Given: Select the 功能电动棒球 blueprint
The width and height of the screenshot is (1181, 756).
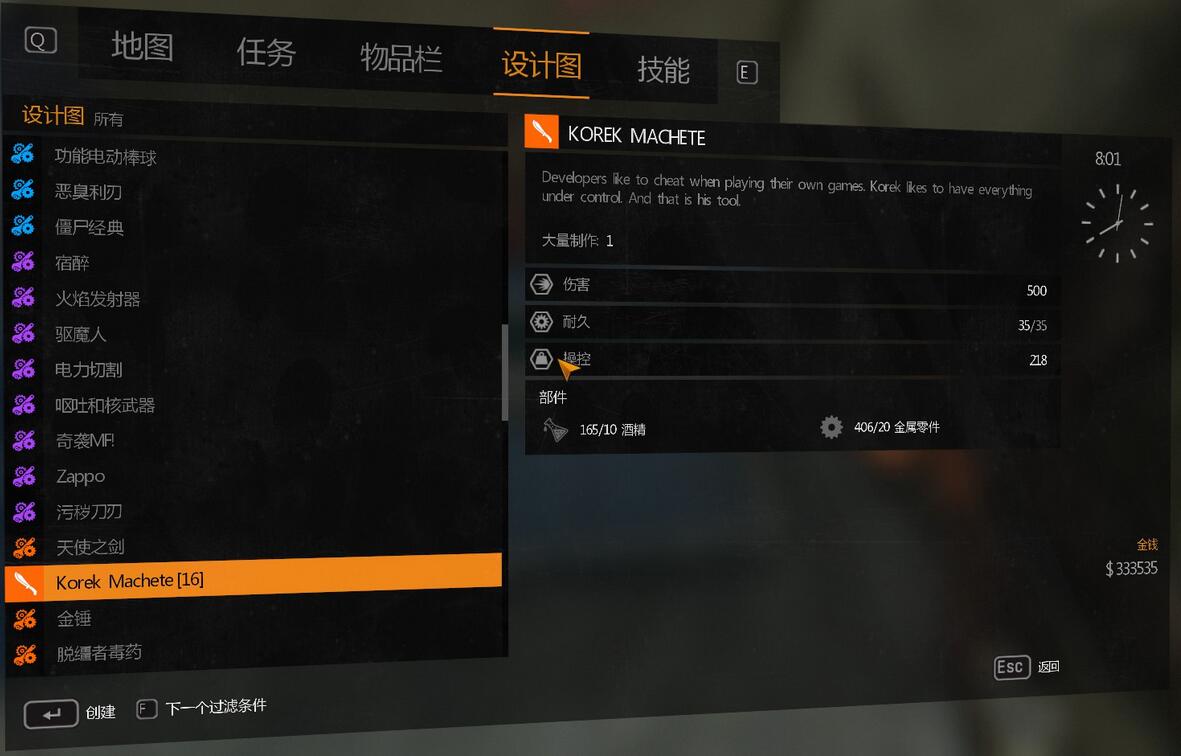Looking at the screenshot, I should [x=106, y=157].
